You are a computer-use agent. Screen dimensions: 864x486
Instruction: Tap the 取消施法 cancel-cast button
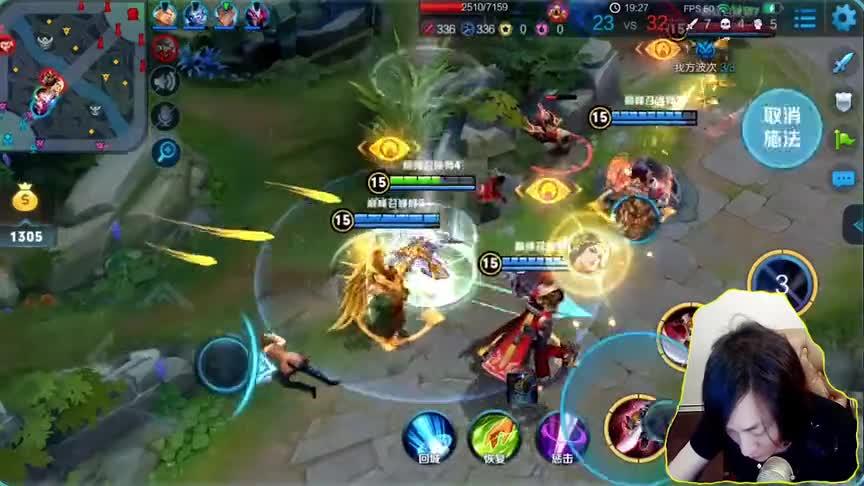781,129
